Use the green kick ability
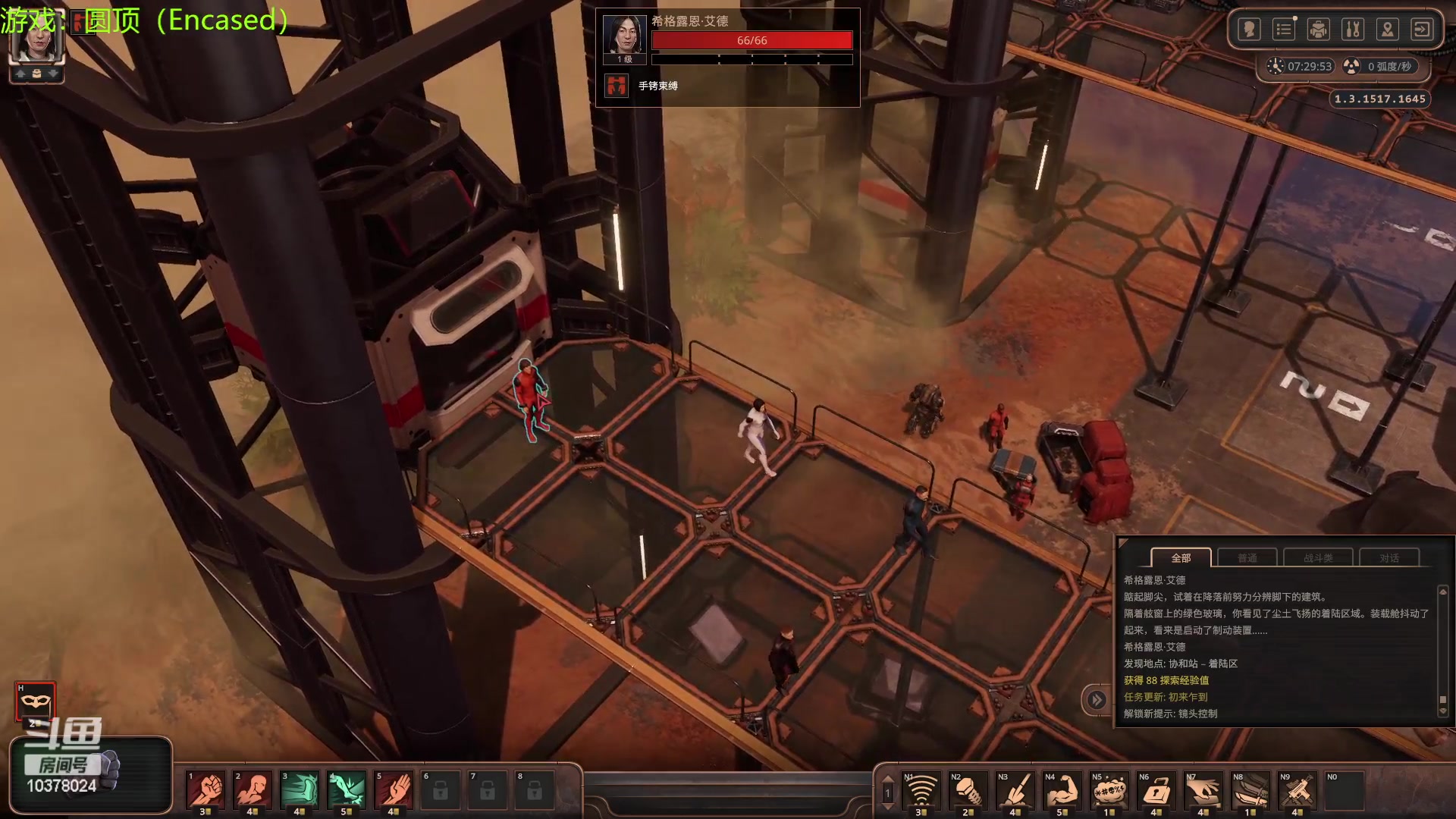Viewport: 1456px width, 819px height. [300, 790]
